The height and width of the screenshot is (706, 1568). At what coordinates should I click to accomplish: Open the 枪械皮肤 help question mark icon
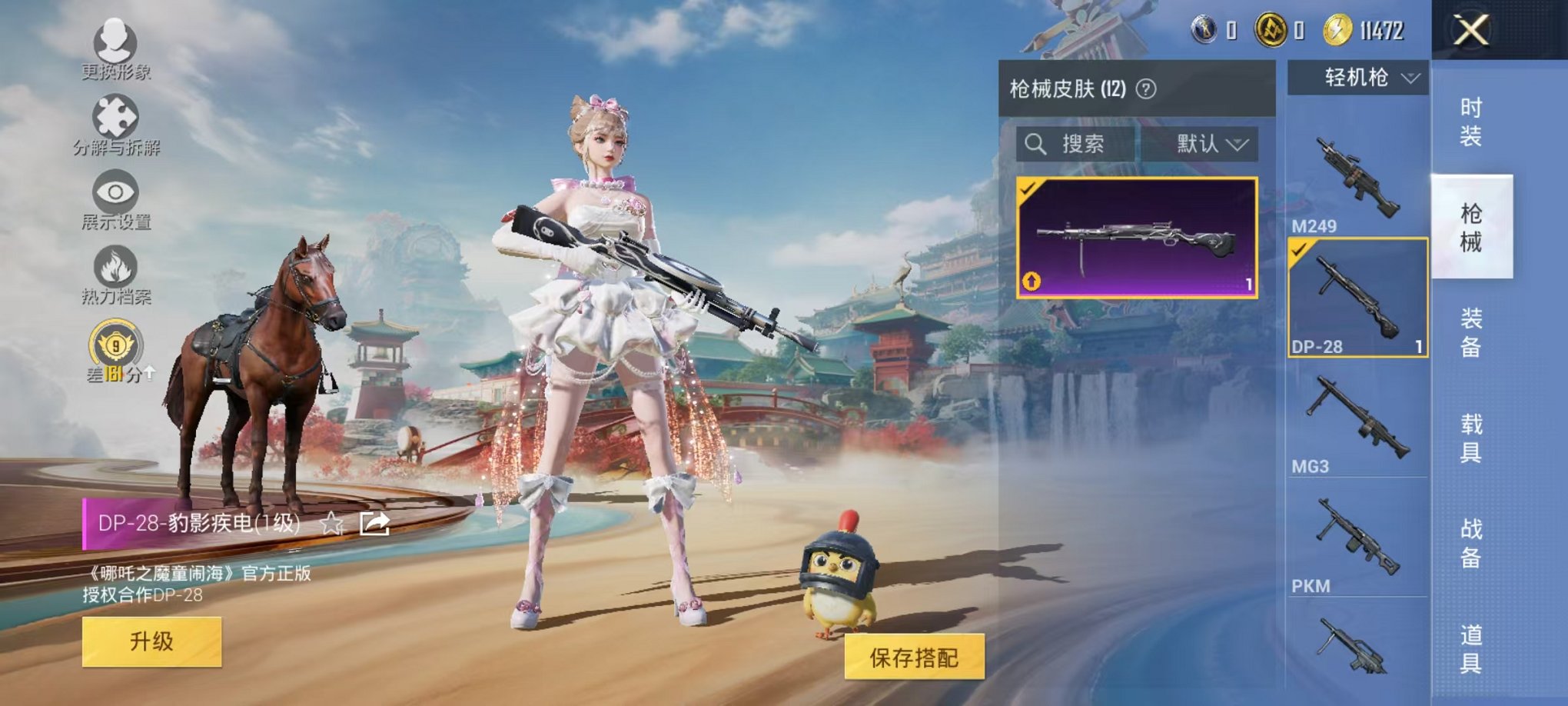coord(1148,88)
